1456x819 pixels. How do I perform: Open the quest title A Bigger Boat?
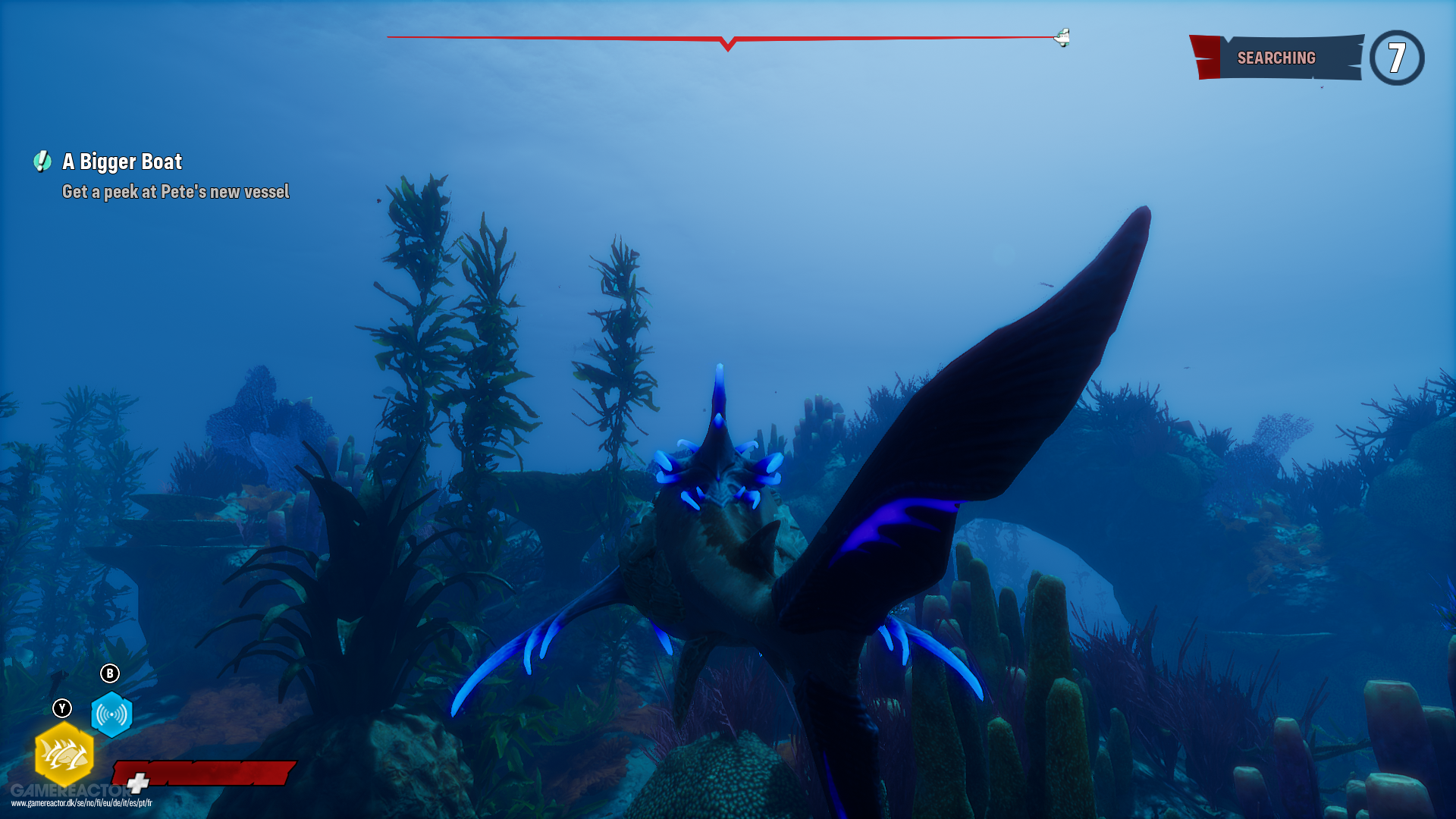122,162
